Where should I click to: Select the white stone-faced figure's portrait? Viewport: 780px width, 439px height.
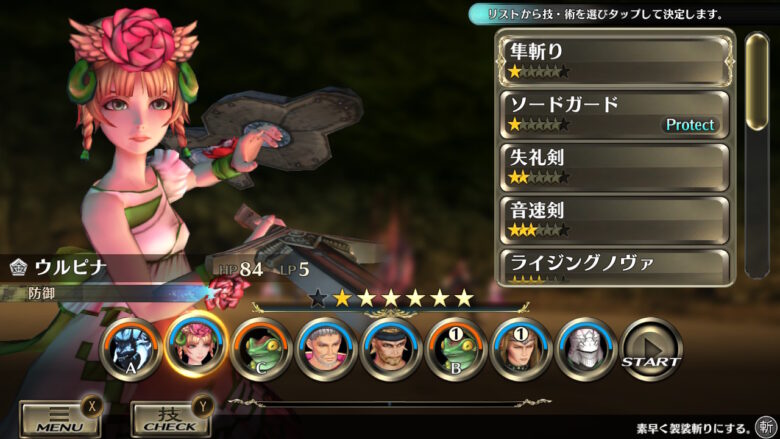(x=586, y=349)
